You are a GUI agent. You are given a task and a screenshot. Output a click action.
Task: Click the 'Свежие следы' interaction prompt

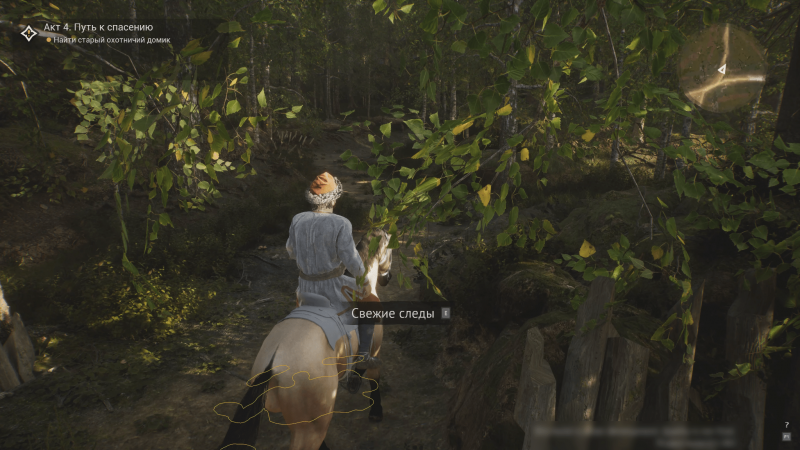(x=393, y=313)
